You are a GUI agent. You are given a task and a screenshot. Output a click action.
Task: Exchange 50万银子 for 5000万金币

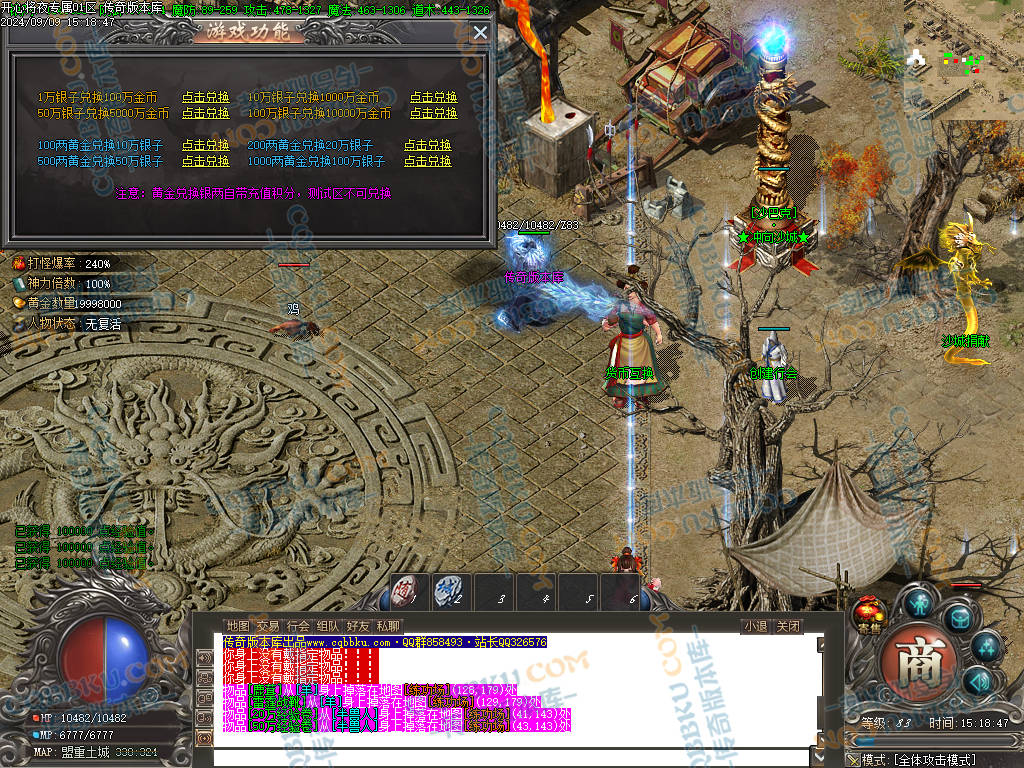coord(205,113)
